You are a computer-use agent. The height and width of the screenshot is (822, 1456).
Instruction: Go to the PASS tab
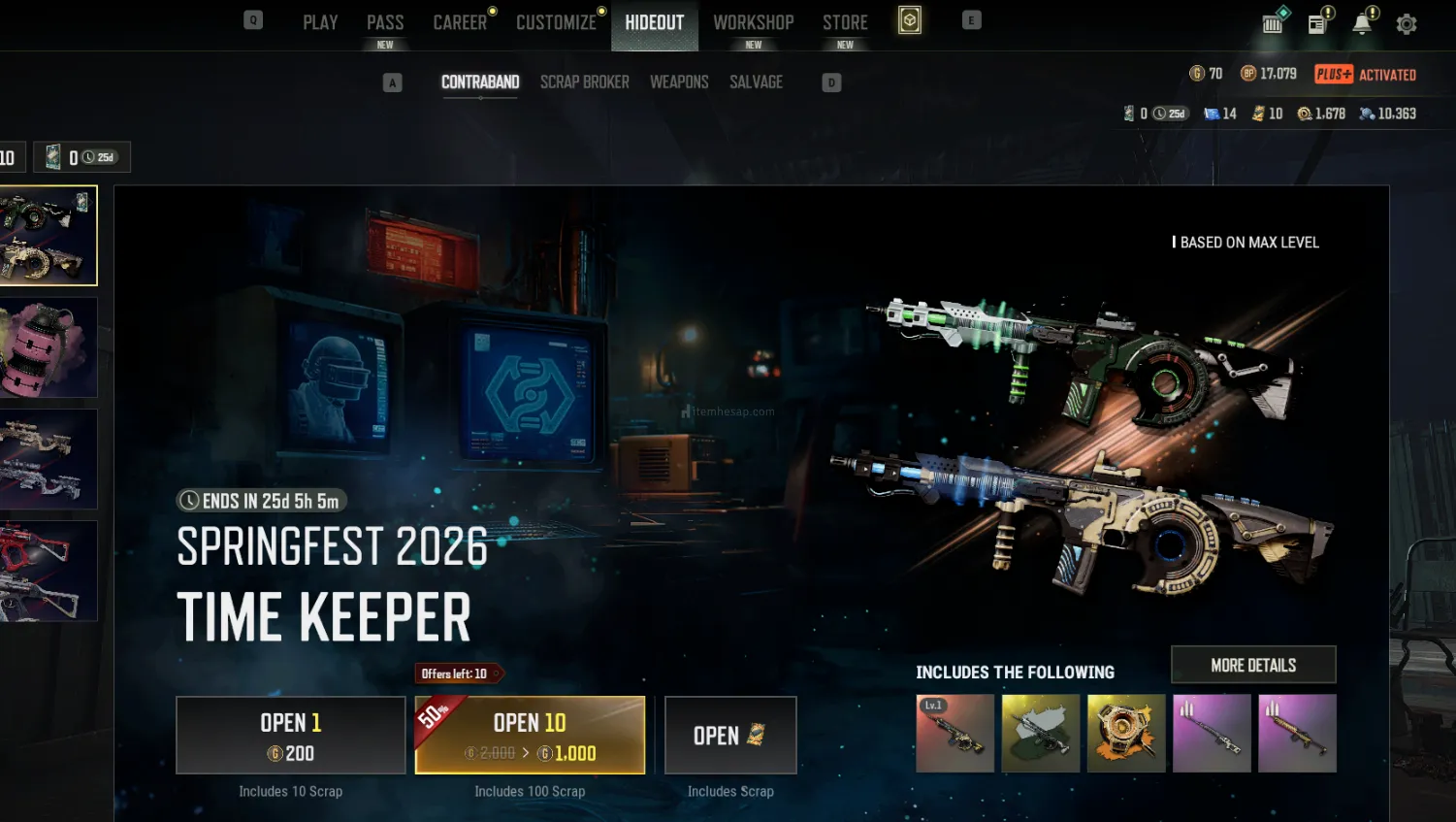click(385, 22)
